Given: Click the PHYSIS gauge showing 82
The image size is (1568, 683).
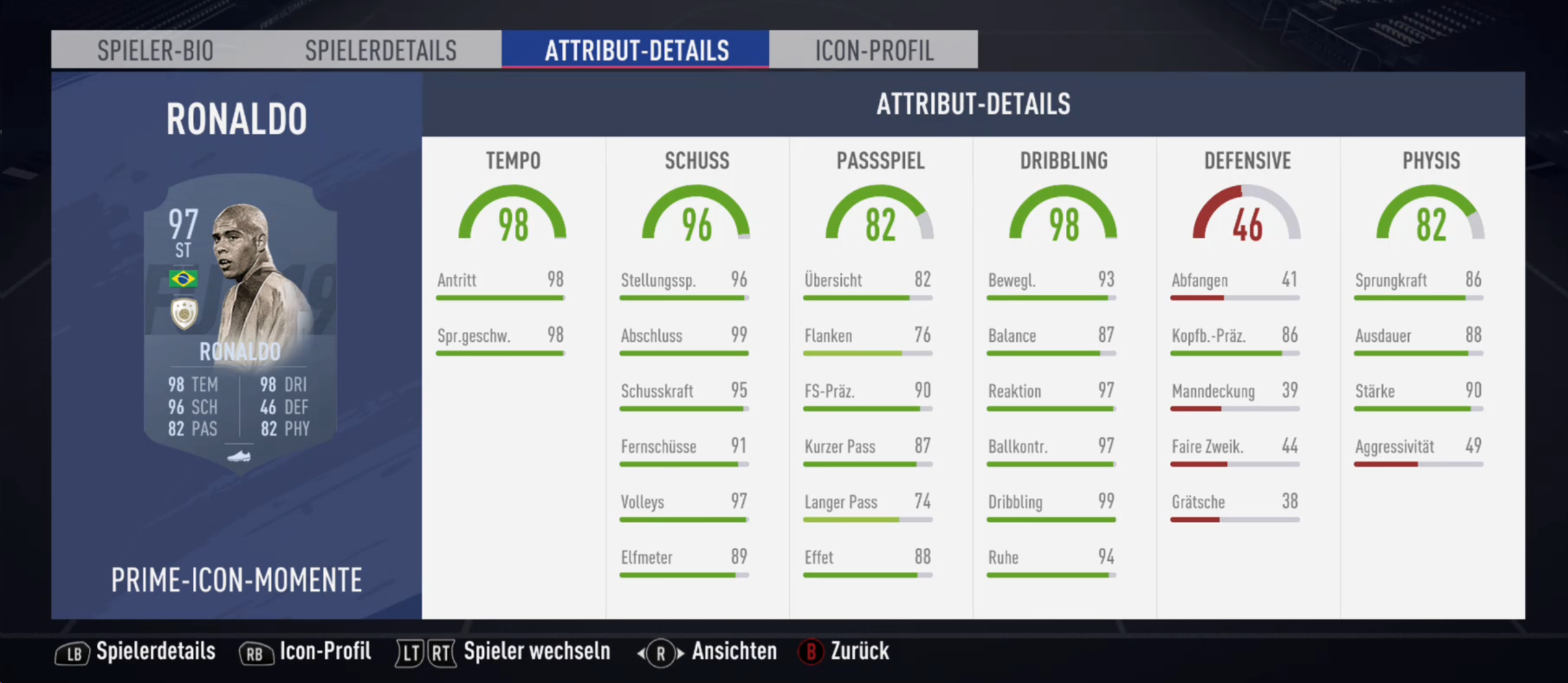Looking at the screenshot, I should 1431,221.
